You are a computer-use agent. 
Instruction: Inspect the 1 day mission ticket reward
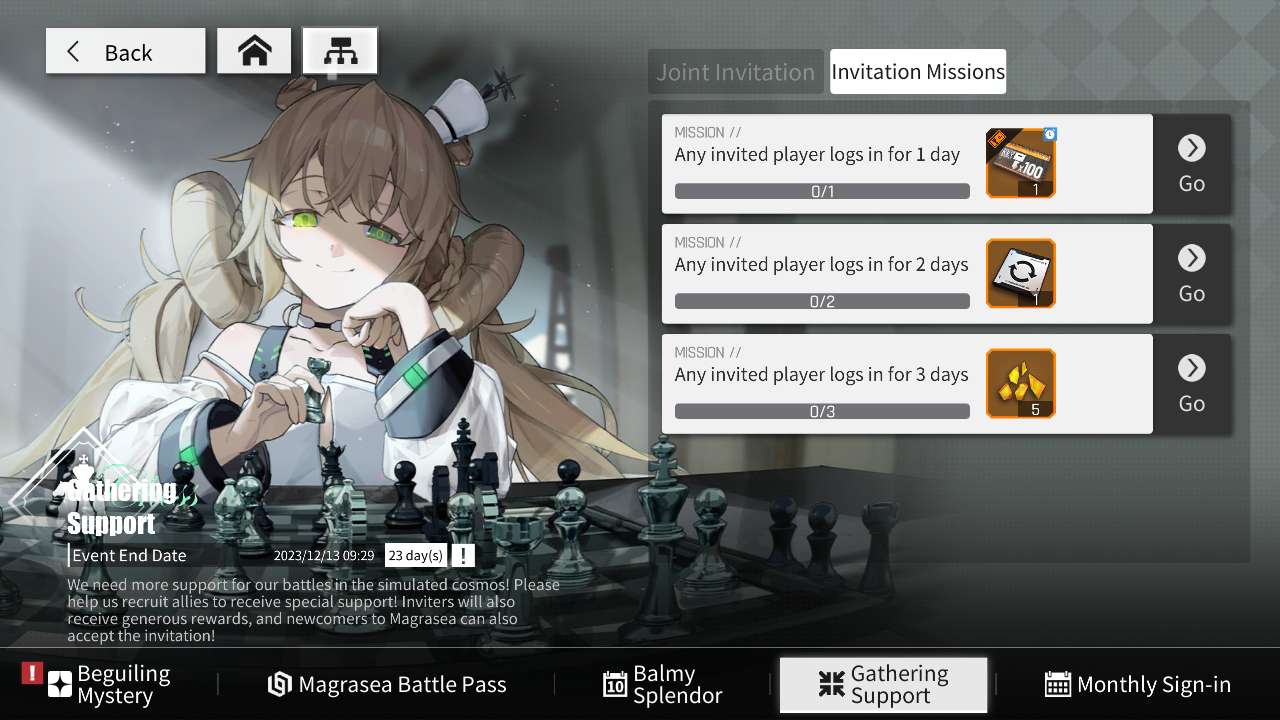click(1020, 164)
